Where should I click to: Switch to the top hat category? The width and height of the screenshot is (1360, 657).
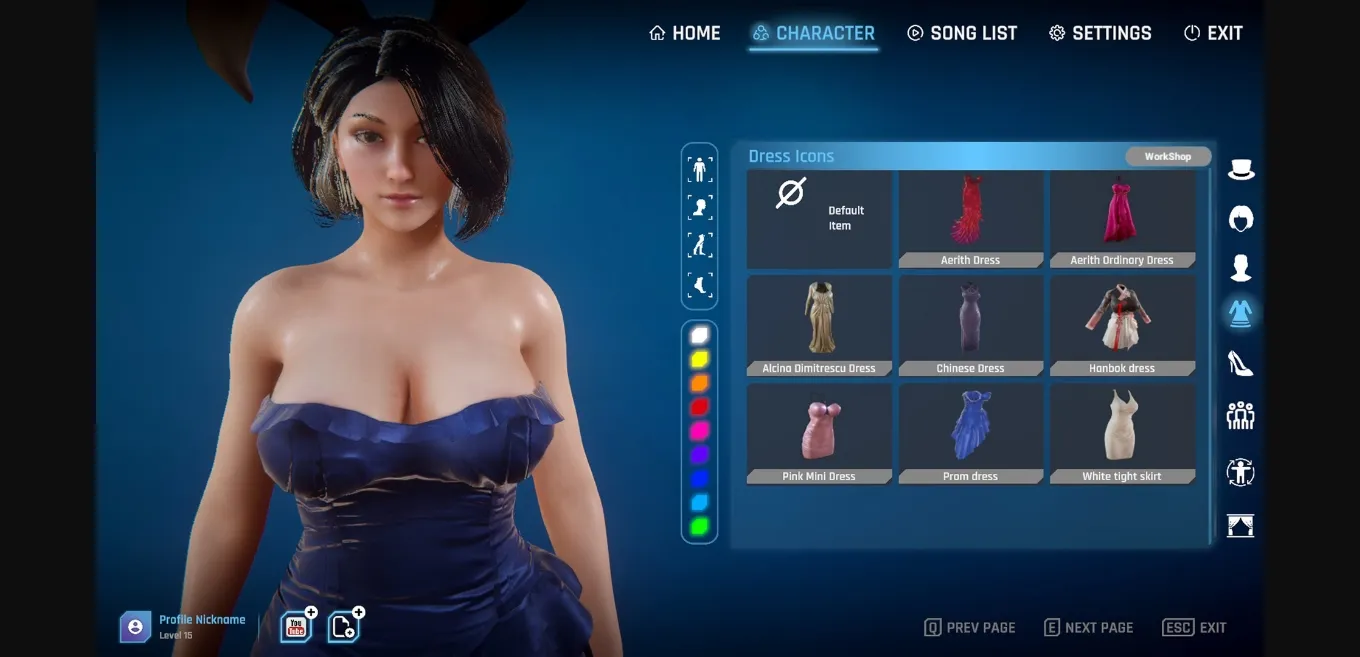point(1241,170)
